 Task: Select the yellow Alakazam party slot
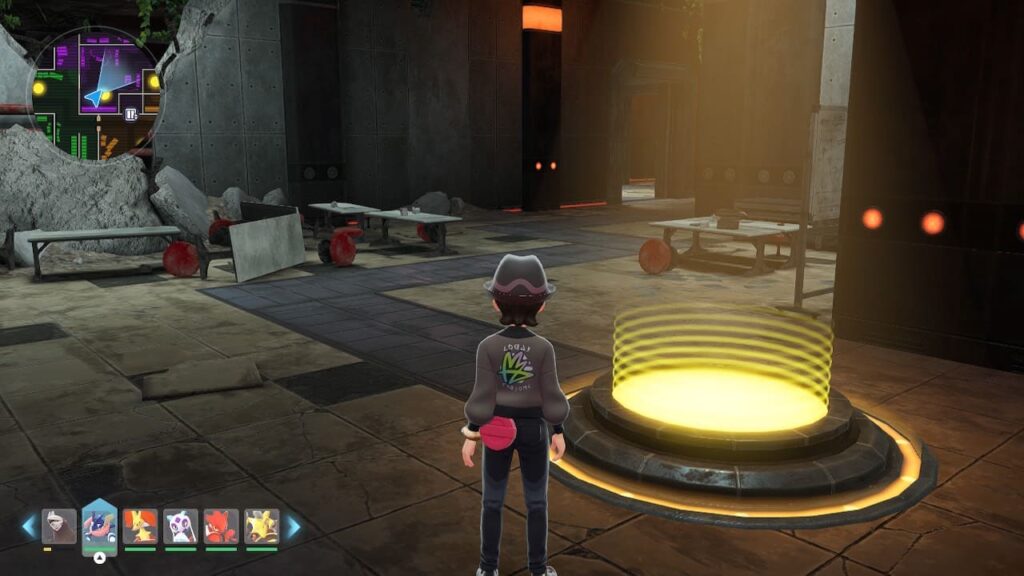261,526
